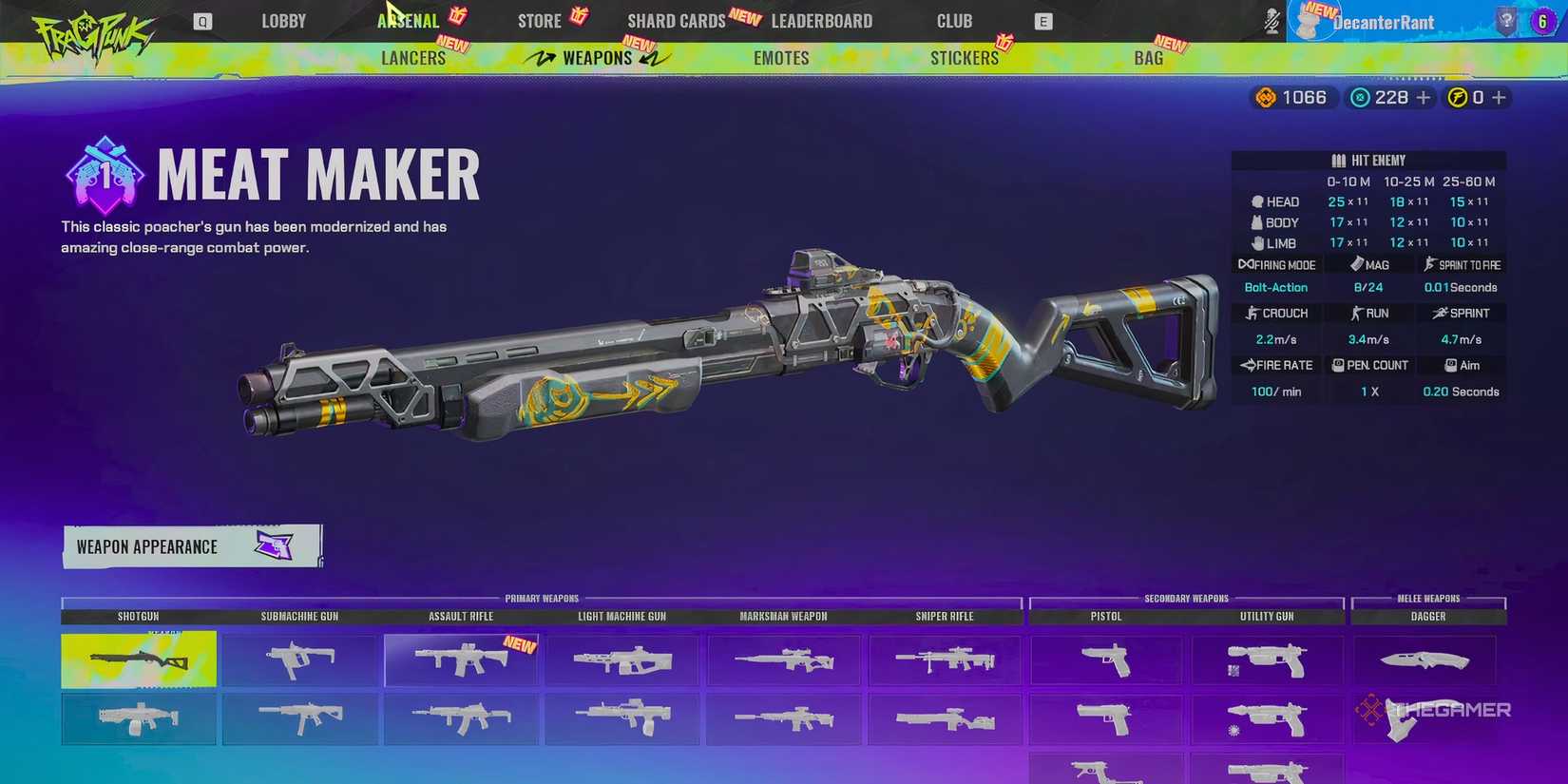This screenshot has height=784, width=1568.
Task: Click the Meat Maker rank badge emblem
Action: [x=103, y=173]
